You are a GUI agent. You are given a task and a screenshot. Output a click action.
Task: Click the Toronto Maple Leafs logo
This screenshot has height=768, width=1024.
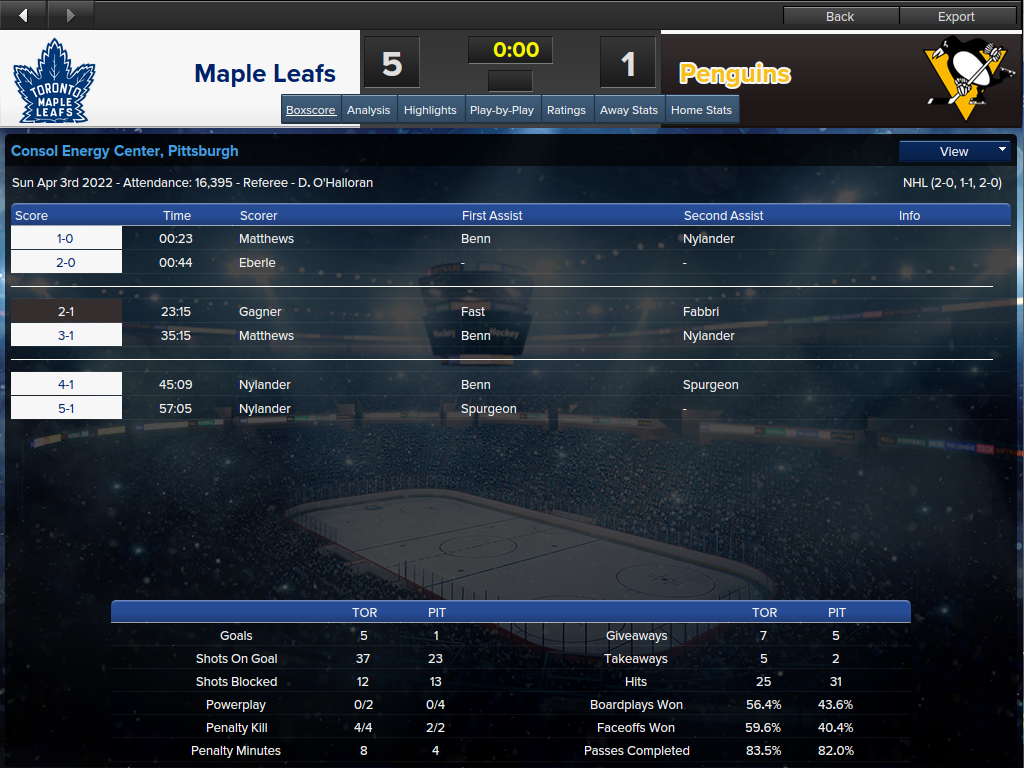[54, 80]
